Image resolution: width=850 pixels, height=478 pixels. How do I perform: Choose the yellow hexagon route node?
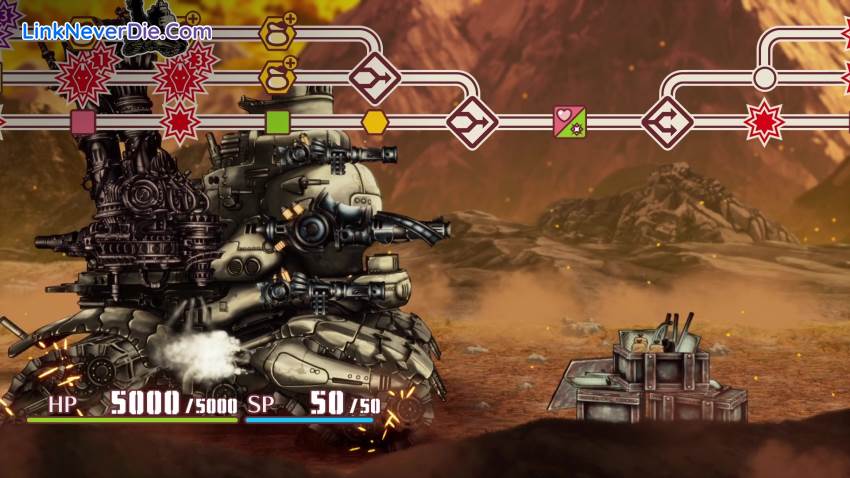tap(375, 122)
